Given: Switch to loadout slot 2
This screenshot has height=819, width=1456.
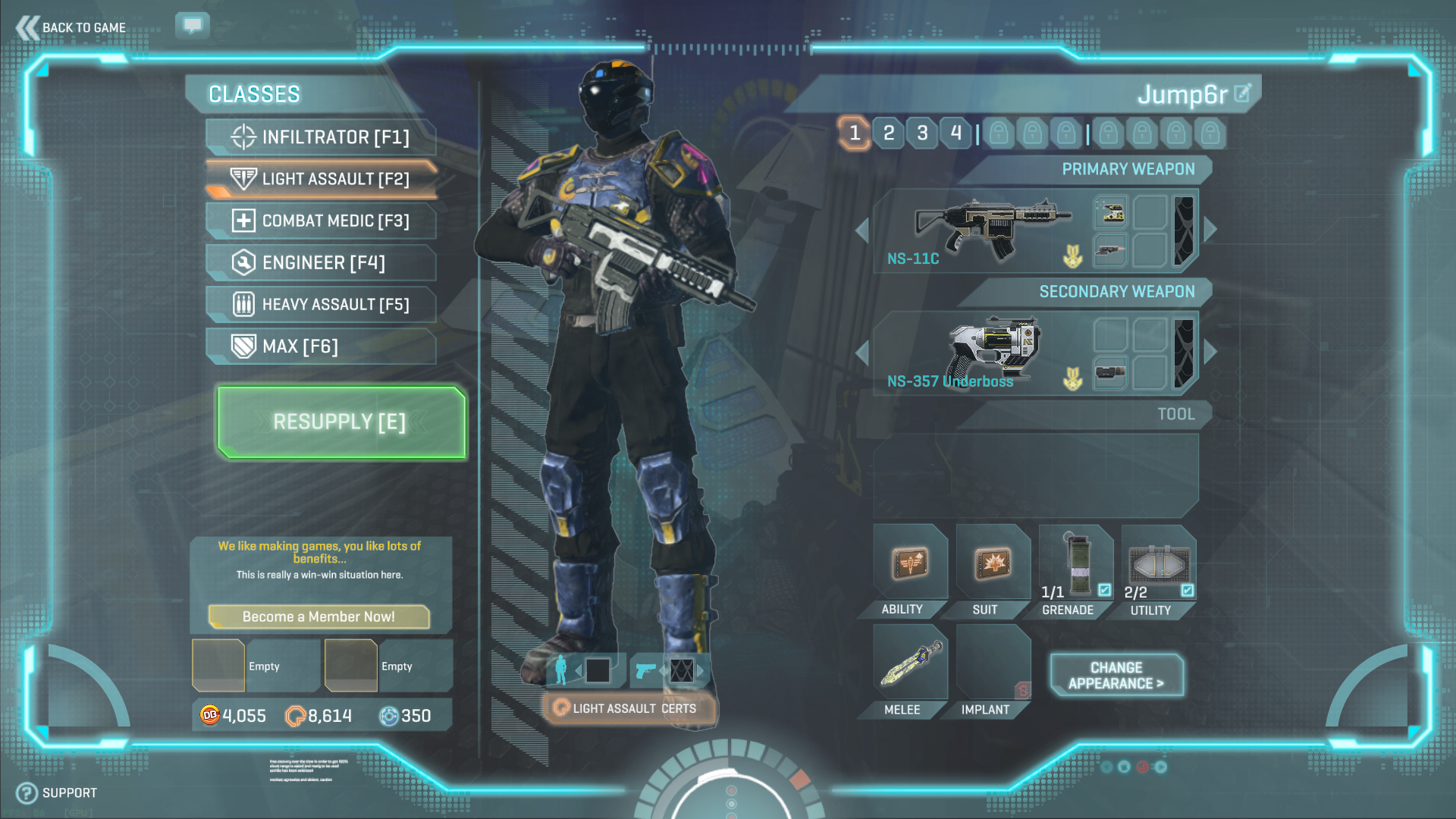Looking at the screenshot, I should (x=889, y=133).
